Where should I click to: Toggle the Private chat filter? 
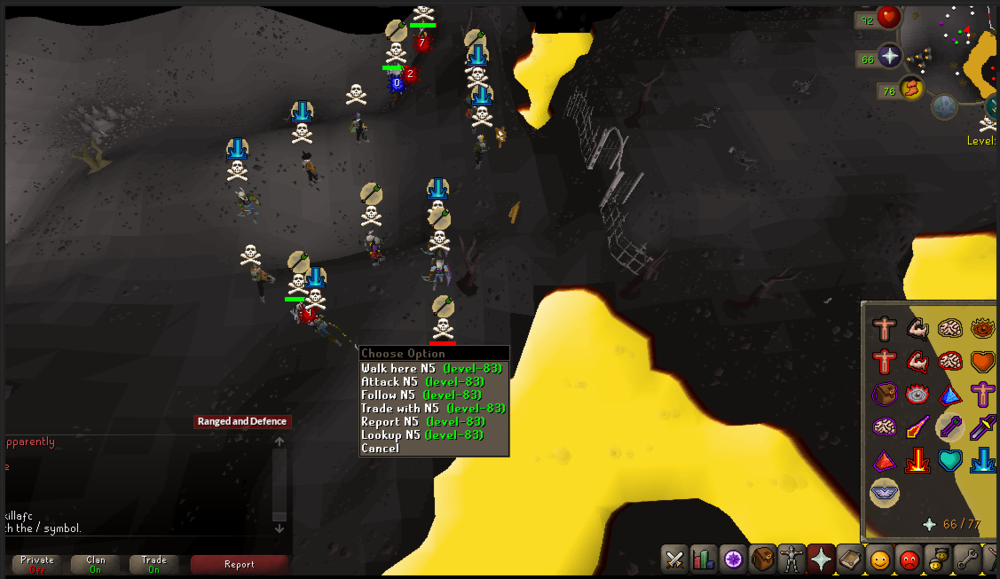[37, 564]
